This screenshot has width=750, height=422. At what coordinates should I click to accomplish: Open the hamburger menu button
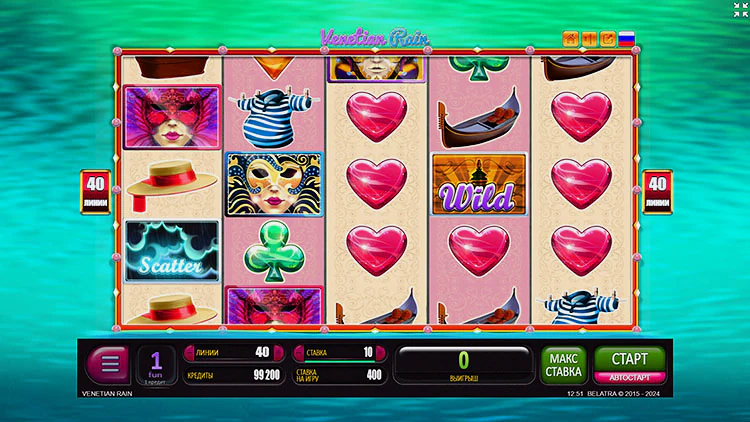109,363
